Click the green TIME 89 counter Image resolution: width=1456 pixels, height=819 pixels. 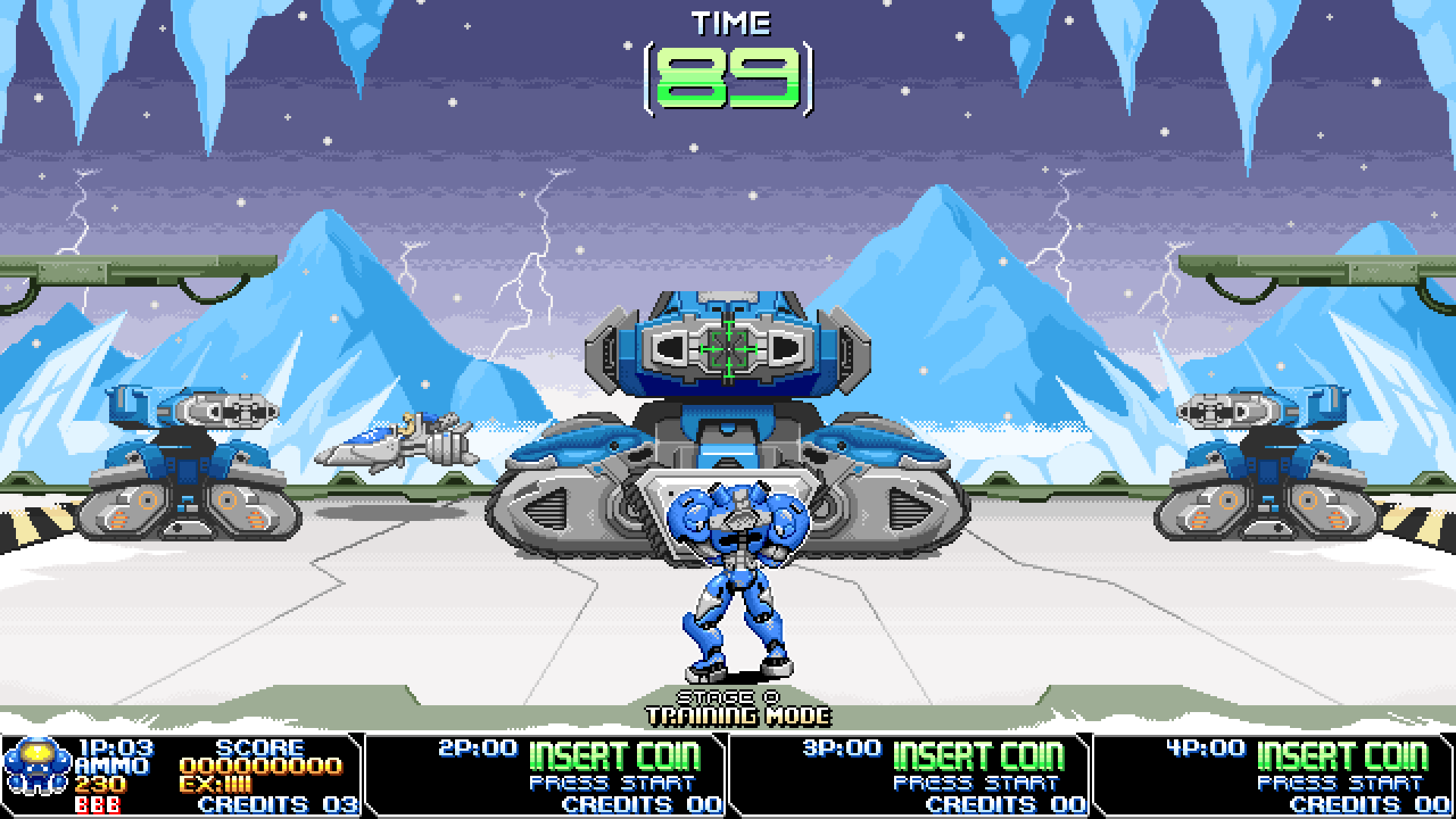coord(728,78)
